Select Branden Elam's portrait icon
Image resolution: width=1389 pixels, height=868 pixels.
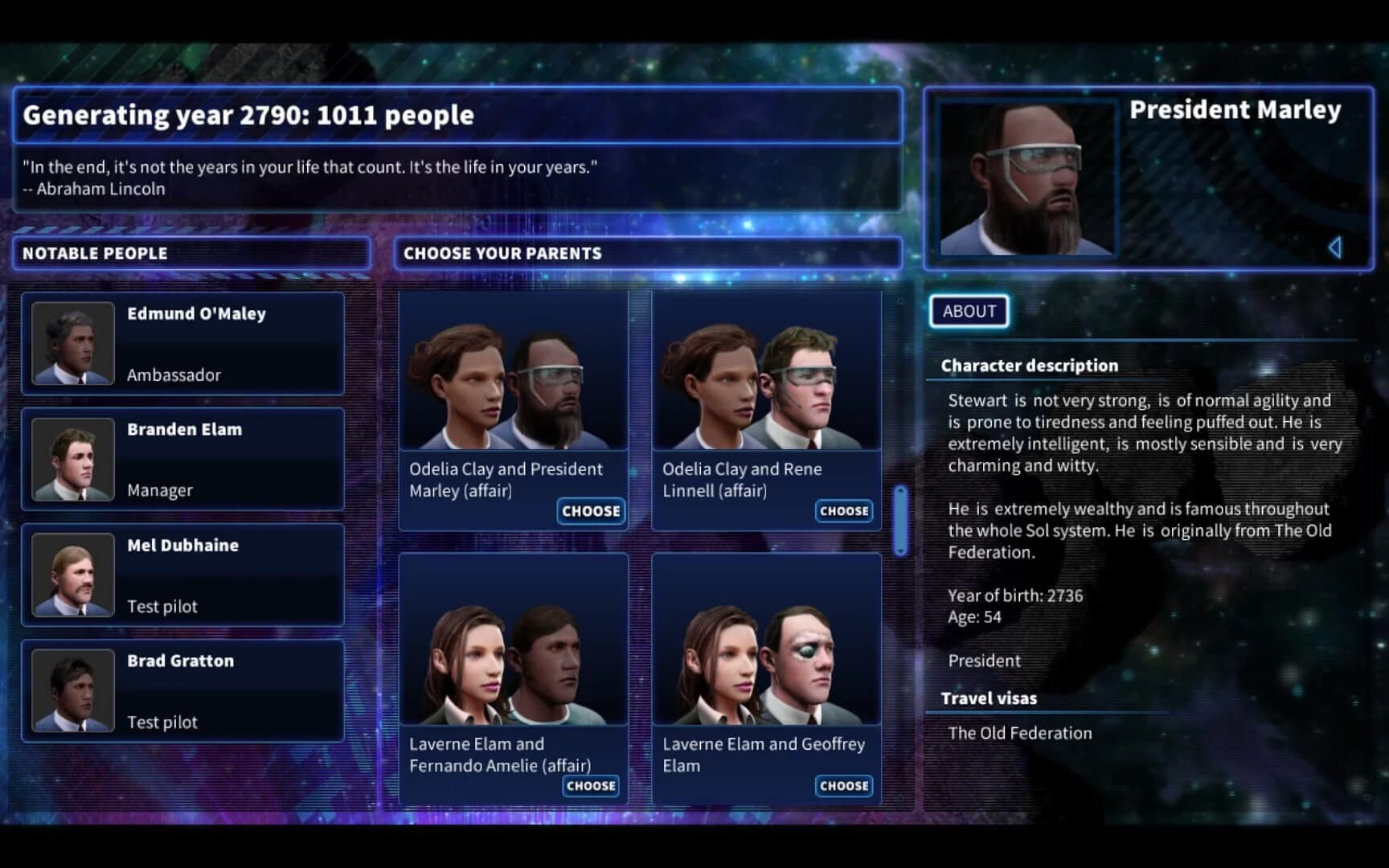(73, 459)
